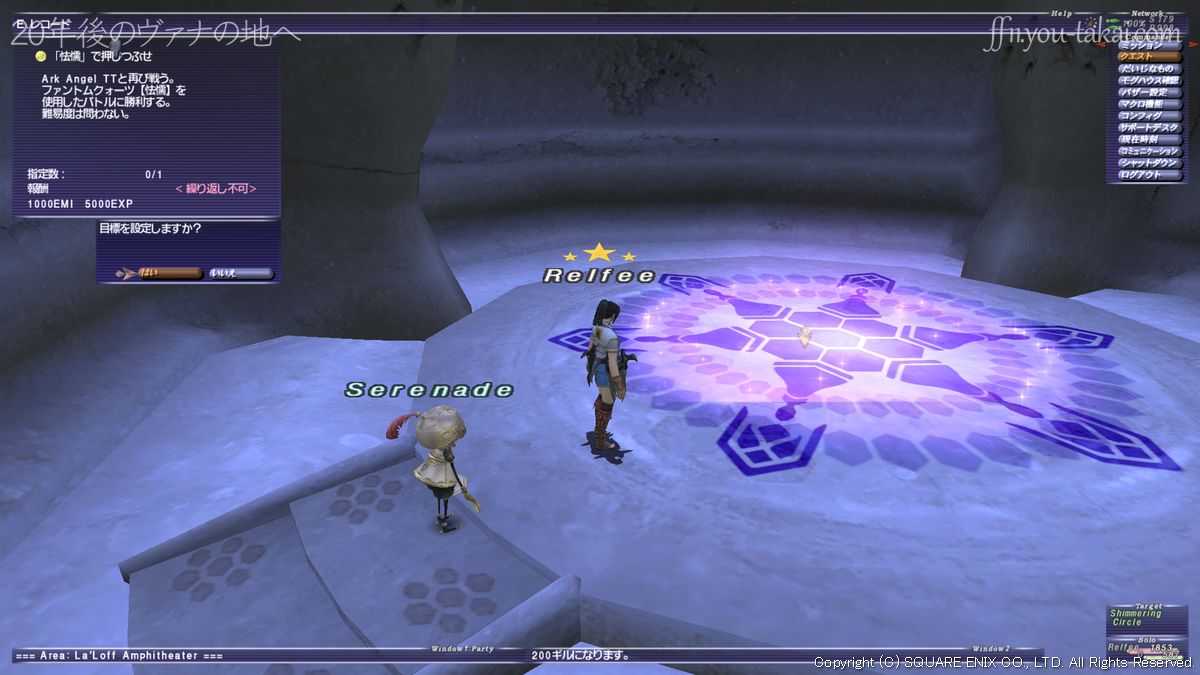Open コミュニケーション (Communication) menu entry
Image resolution: width=1200 pixels, height=675 pixels.
(1147, 151)
